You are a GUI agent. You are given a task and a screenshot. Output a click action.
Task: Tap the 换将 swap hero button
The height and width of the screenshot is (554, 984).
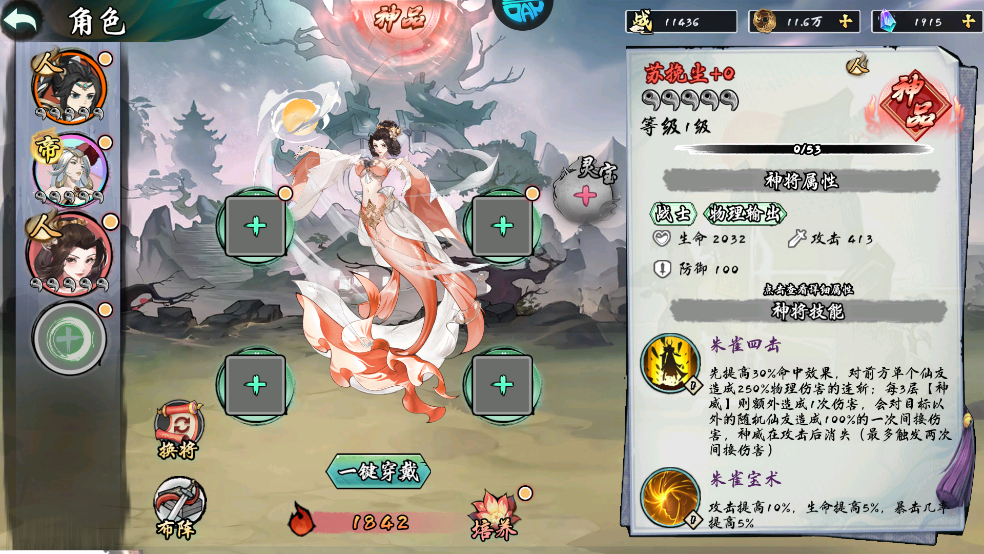point(179,430)
